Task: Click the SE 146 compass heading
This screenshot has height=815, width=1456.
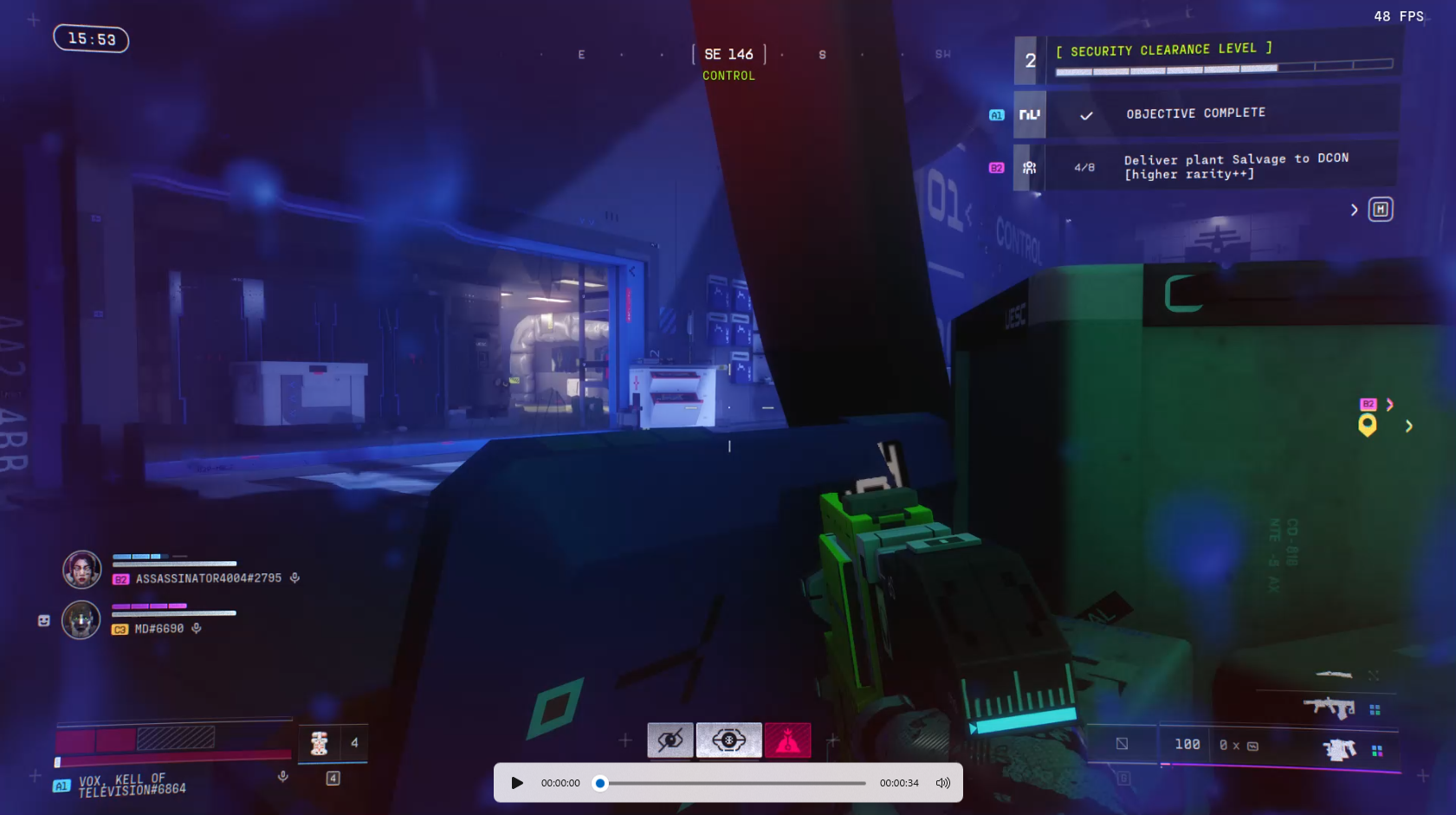Action: [728, 55]
